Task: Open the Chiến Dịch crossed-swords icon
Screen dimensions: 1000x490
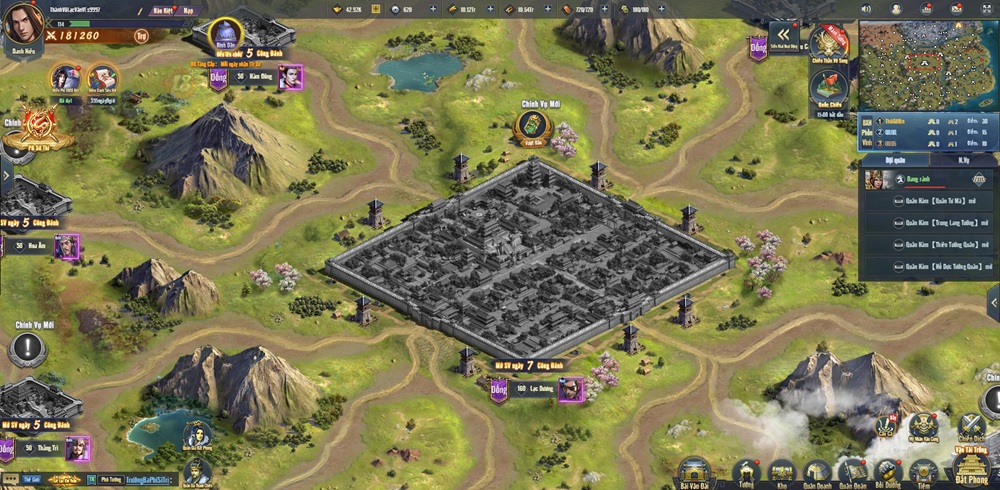Action: point(971,426)
